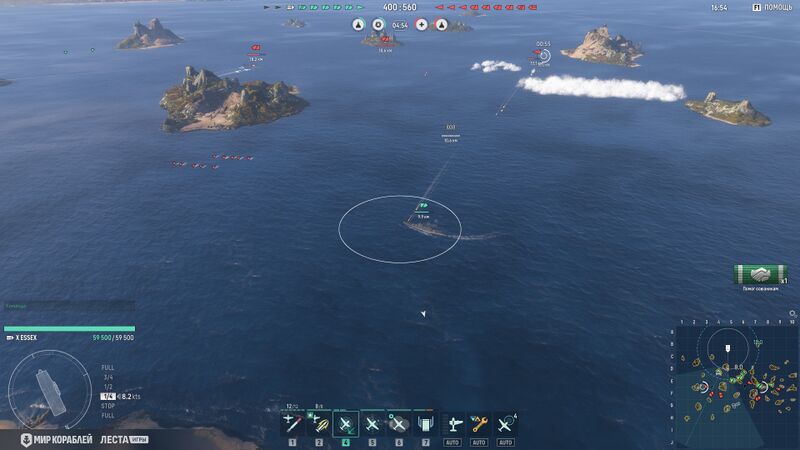Select the smoke-cloud aircraft squadron slot
The width and height of the screenshot is (800, 450).
point(398,424)
